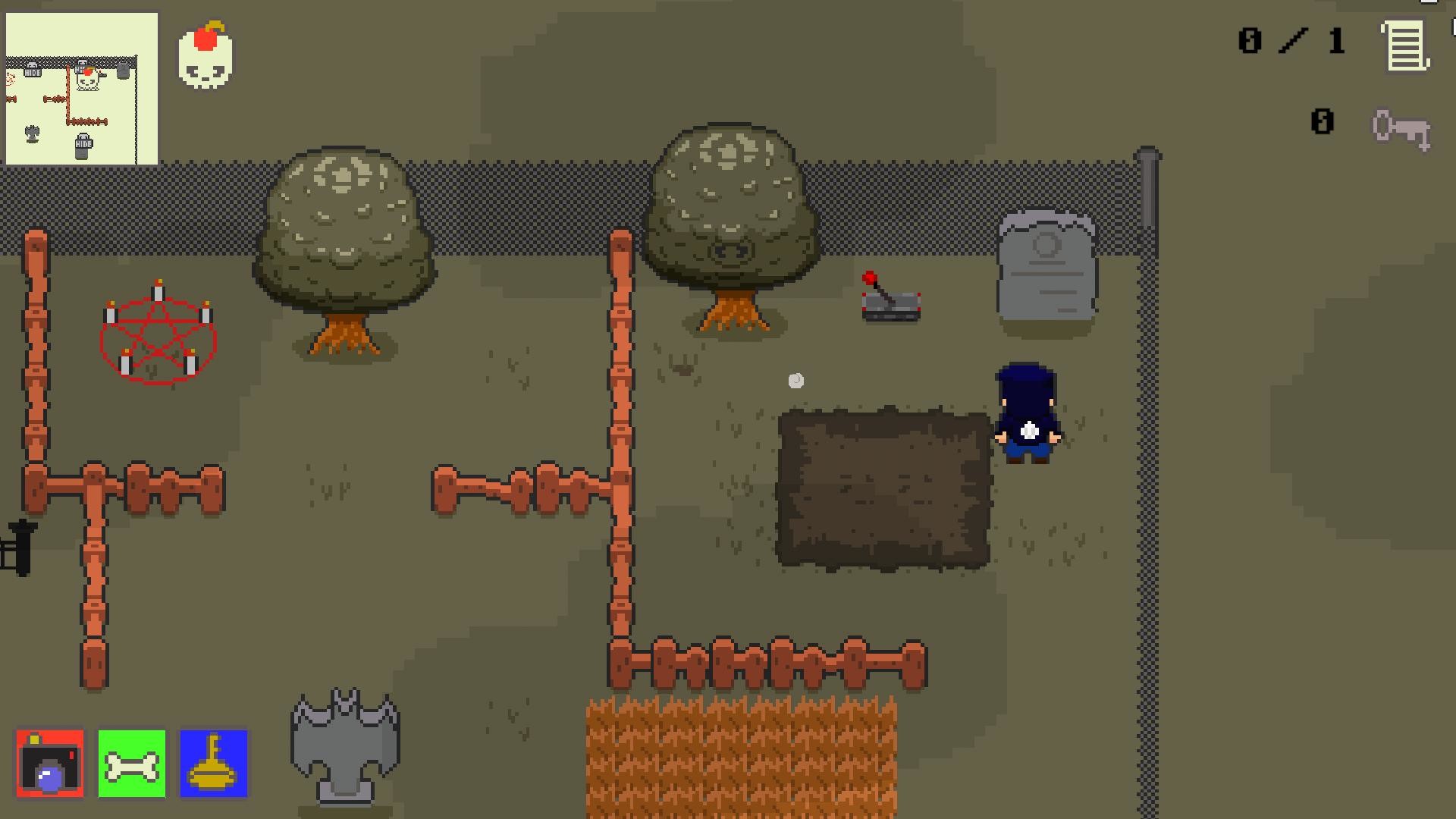Pick up the white glowing orb
1456x819 pixels.
coord(795,381)
